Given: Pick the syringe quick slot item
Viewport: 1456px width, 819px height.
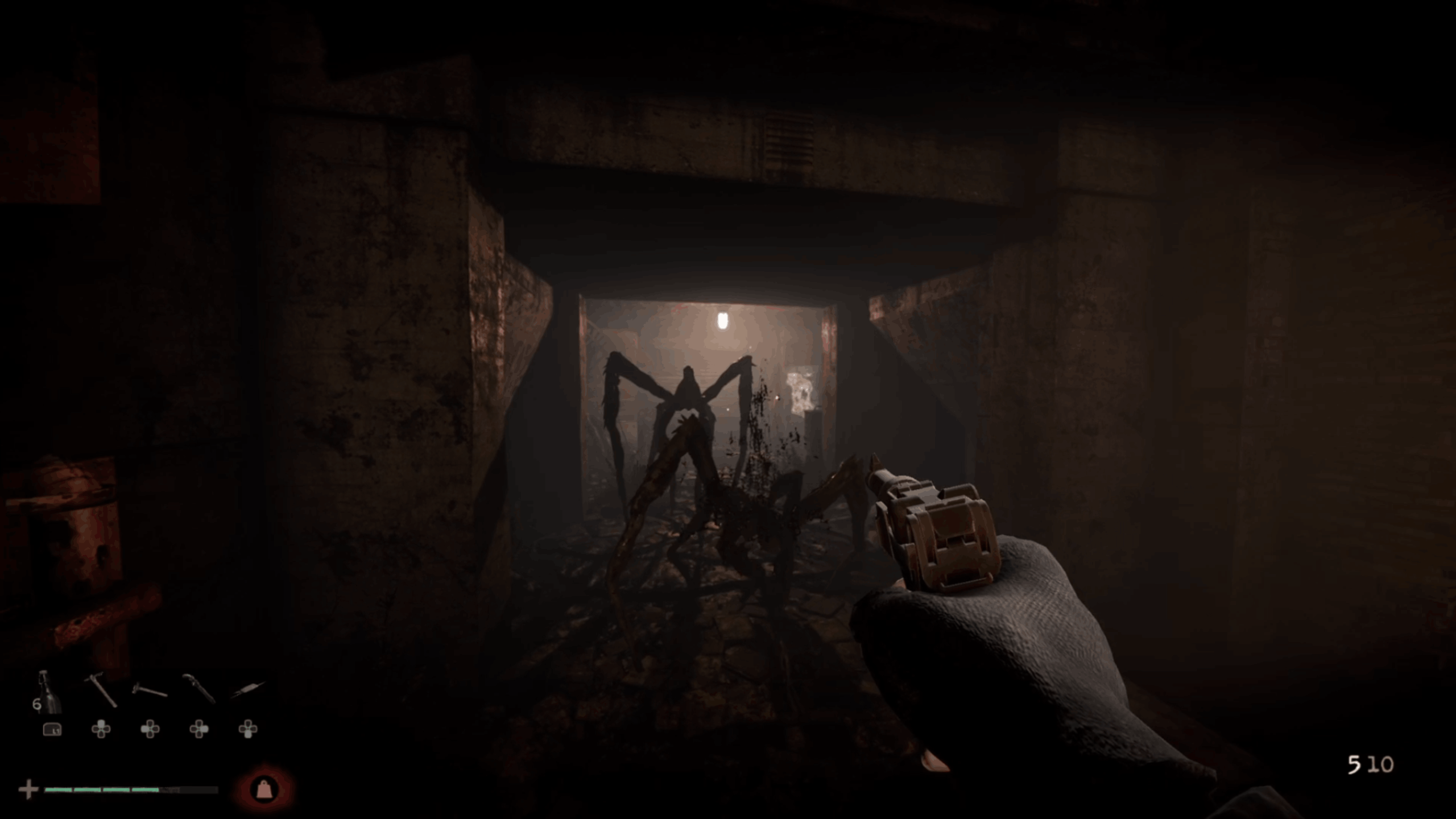Looking at the screenshot, I should click(x=248, y=689).
